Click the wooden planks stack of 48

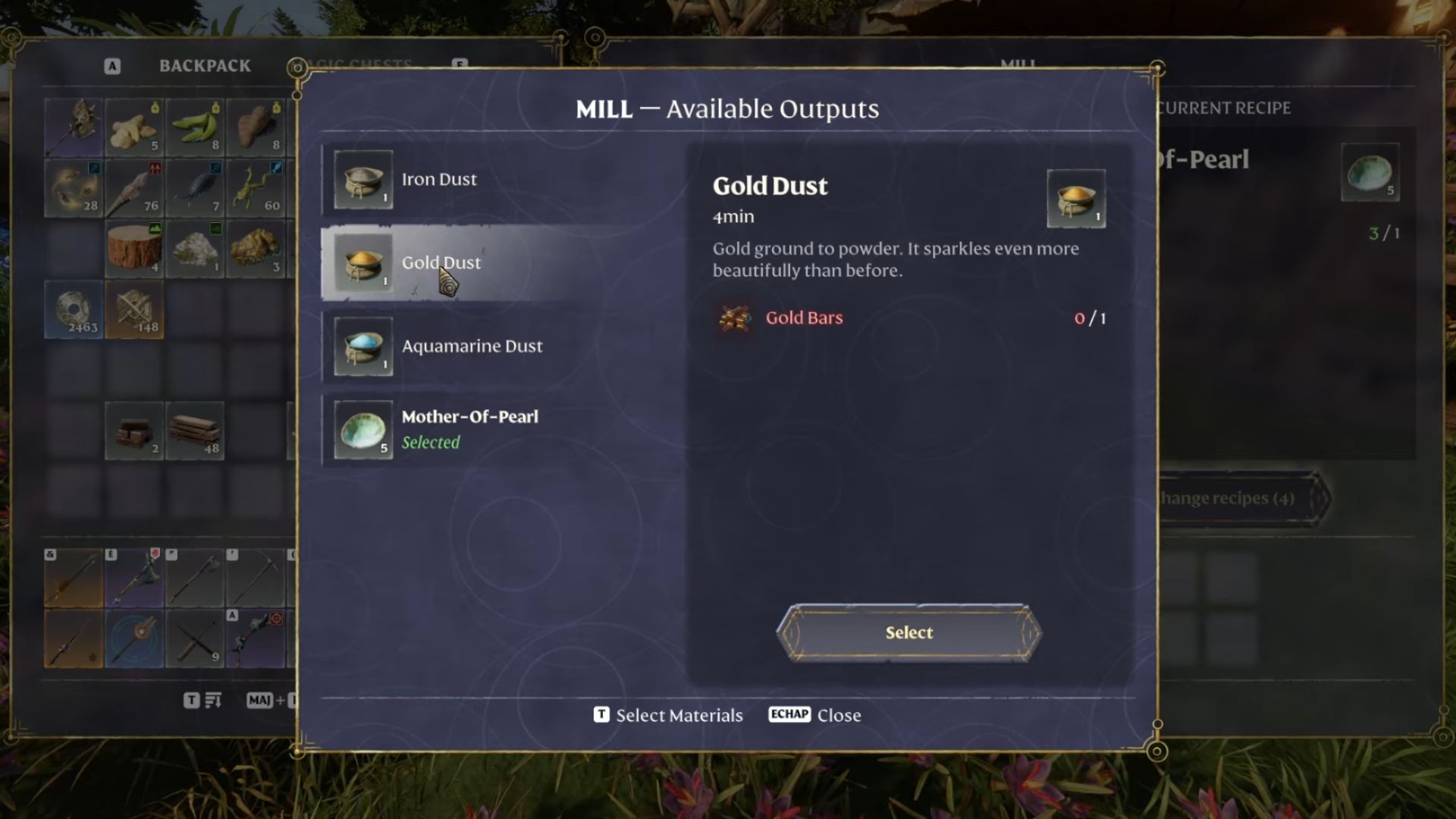pyautogui.click(x=195, y=431)
